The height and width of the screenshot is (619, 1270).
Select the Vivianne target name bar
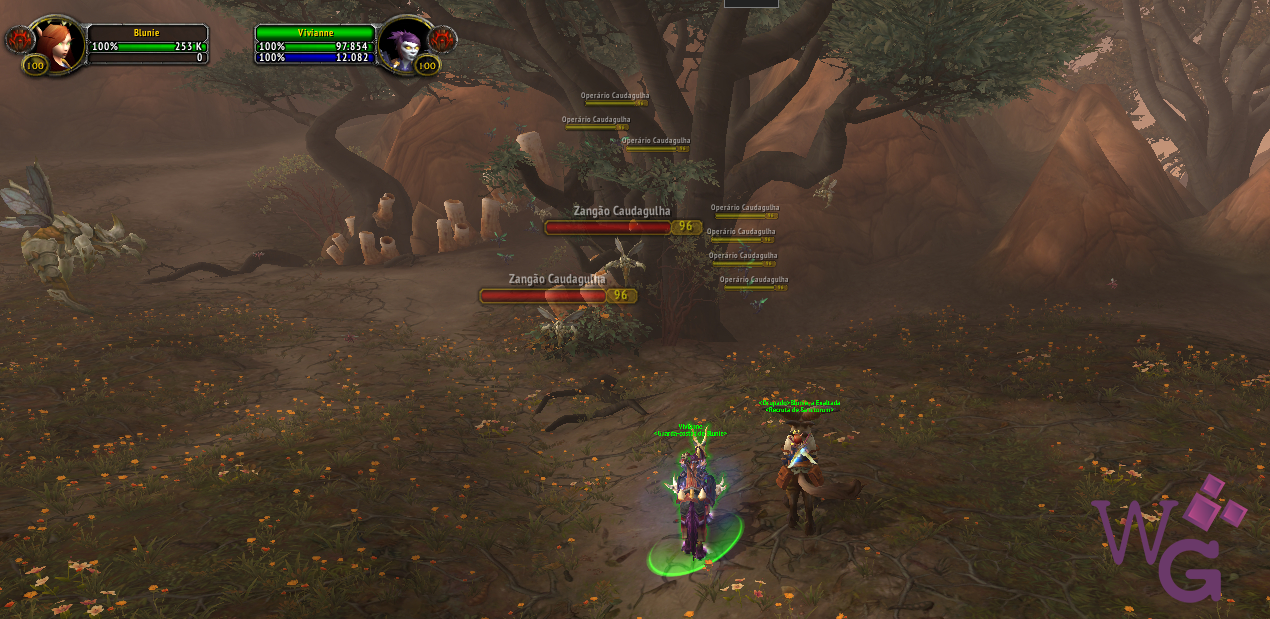(x=315, y=33)
